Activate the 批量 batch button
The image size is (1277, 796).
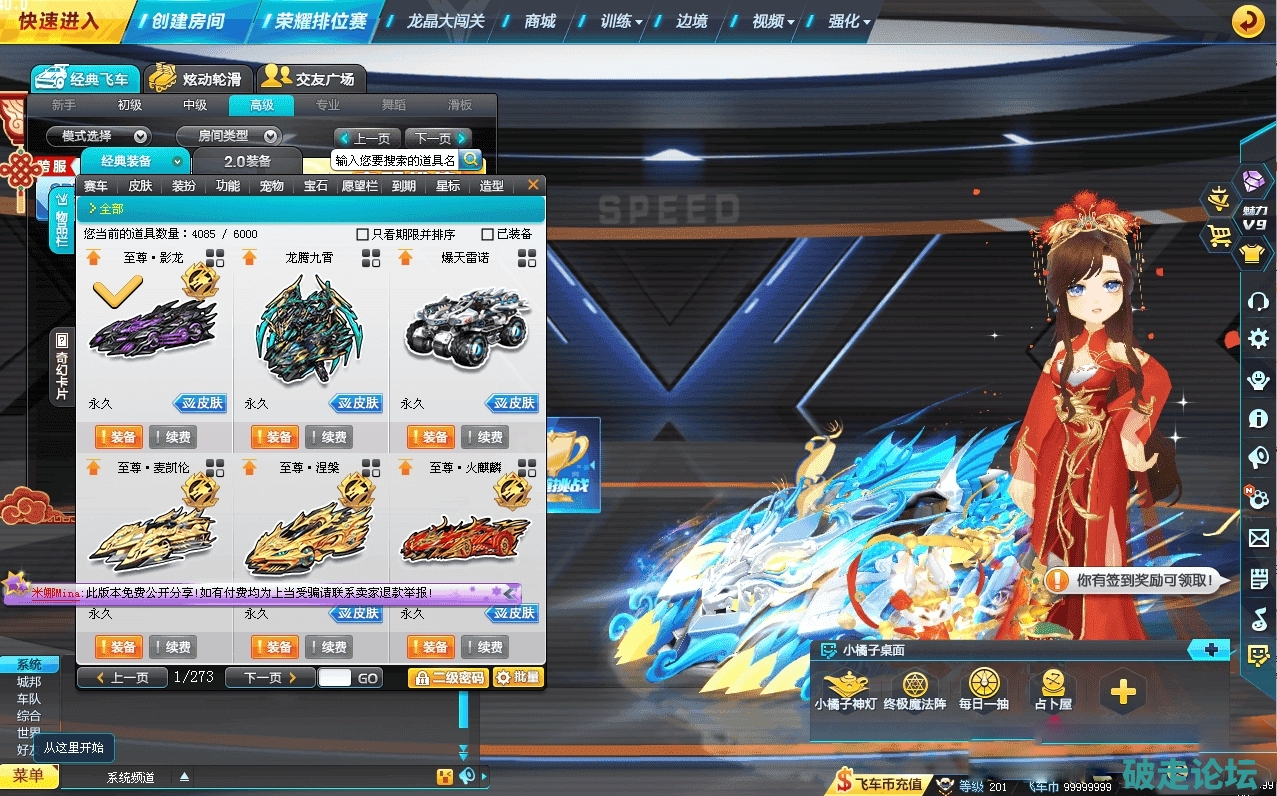[x=518, y=677]
